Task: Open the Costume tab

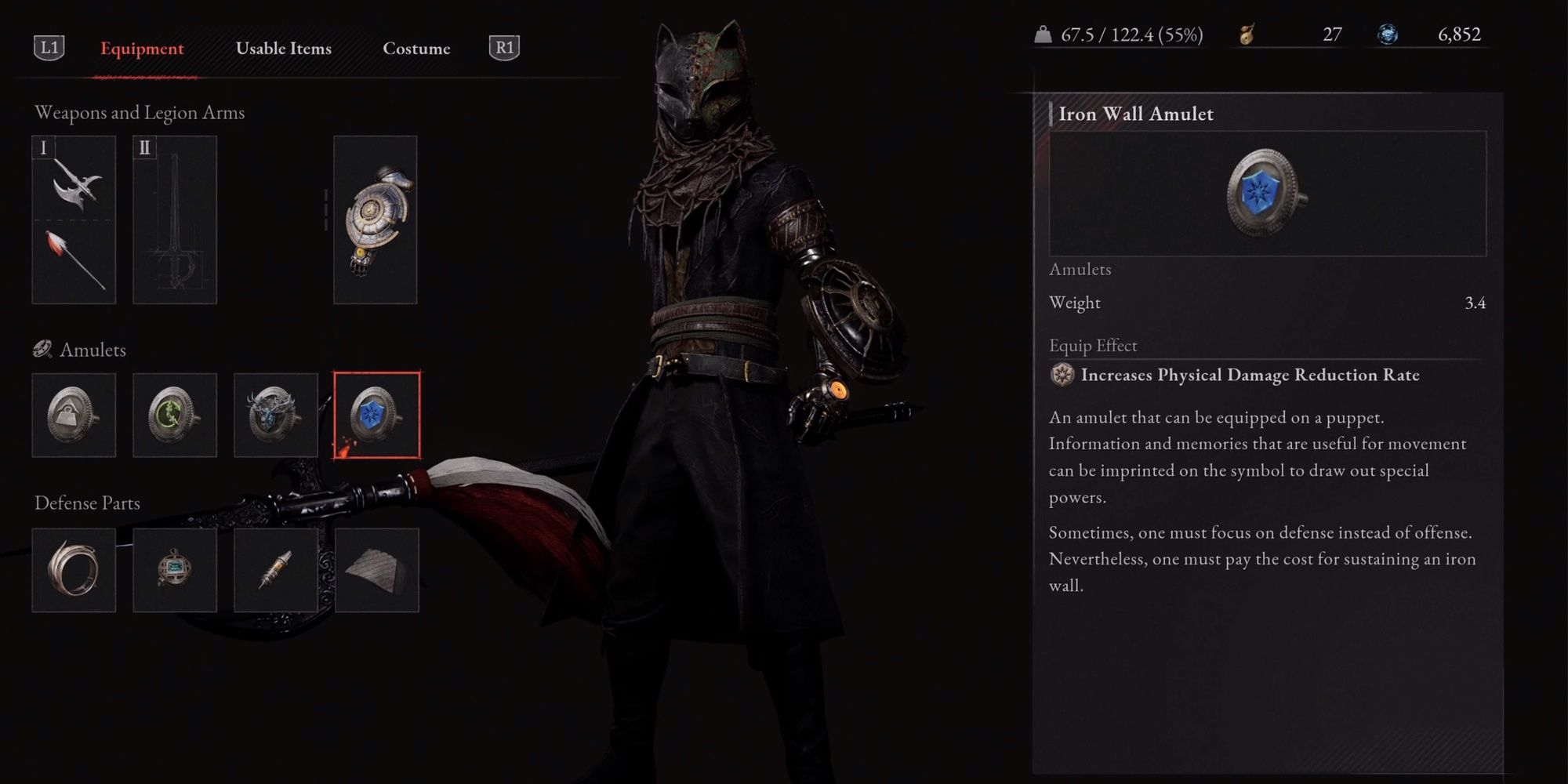Action: coord(416,48)
